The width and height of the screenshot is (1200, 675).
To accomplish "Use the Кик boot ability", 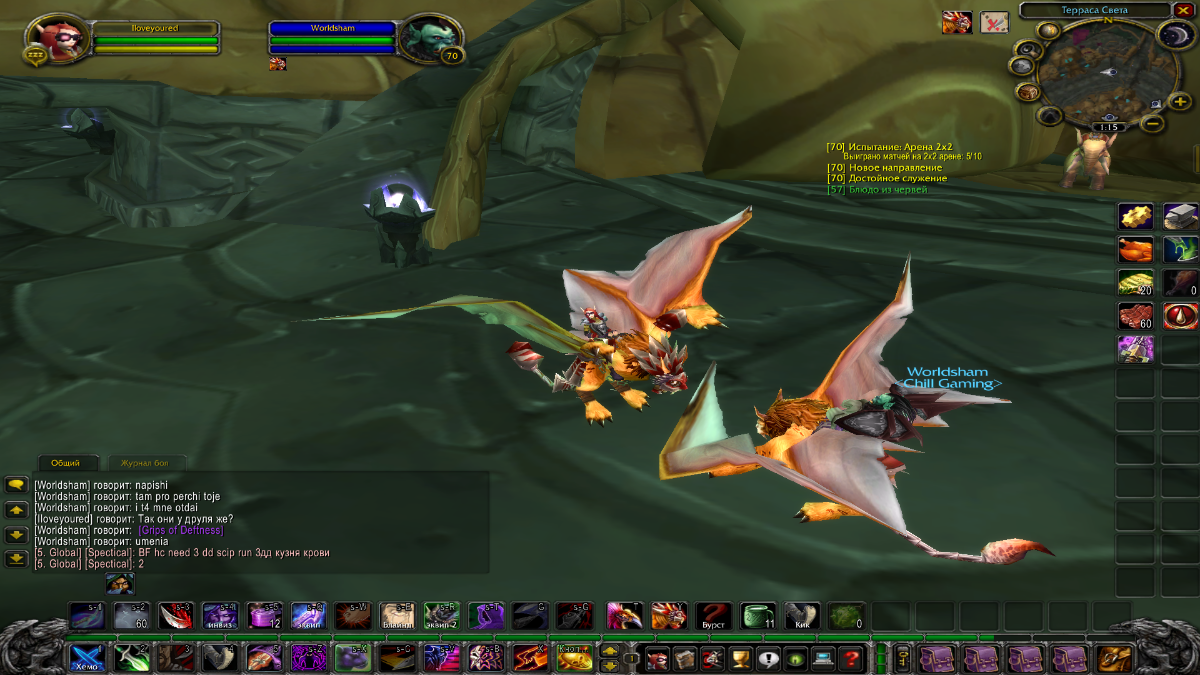I will click(801, 615).
